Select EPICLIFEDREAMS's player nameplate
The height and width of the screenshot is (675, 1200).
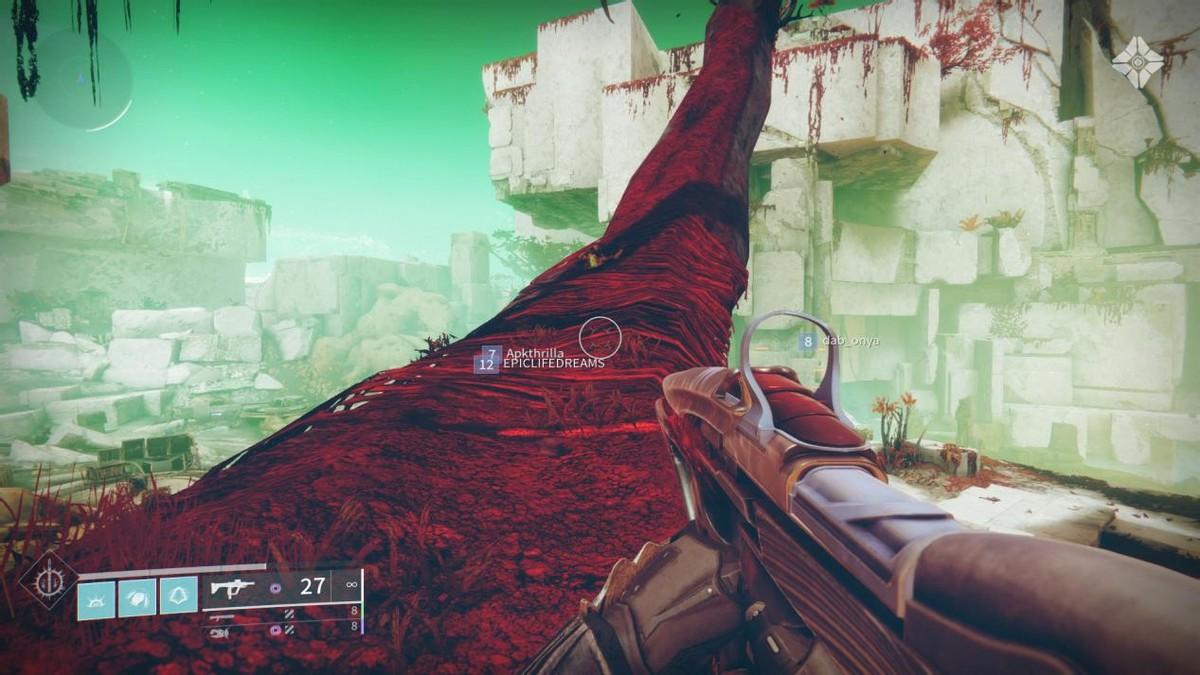coord(552,364)
